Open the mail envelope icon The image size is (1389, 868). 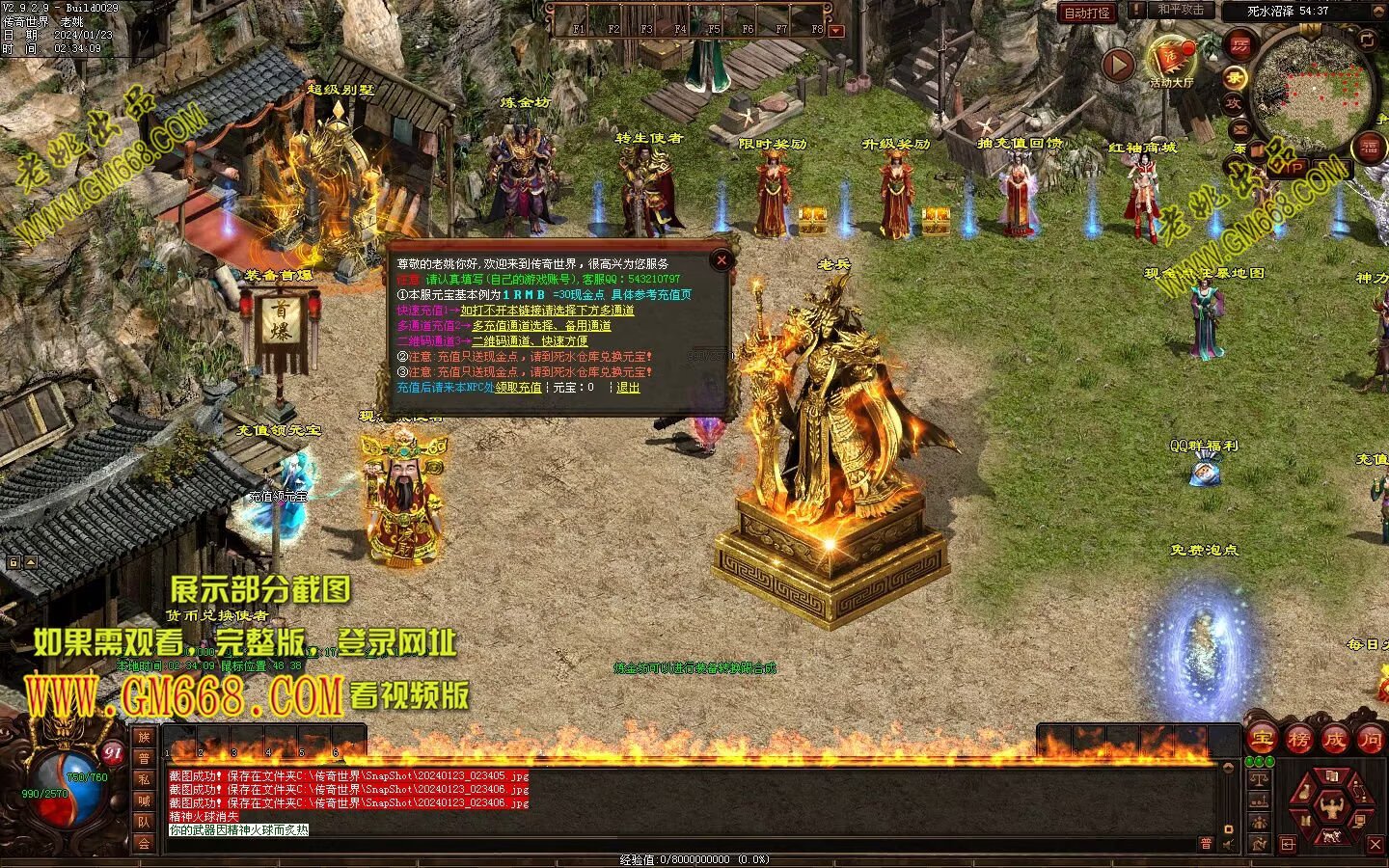[x=1239, y=127]
